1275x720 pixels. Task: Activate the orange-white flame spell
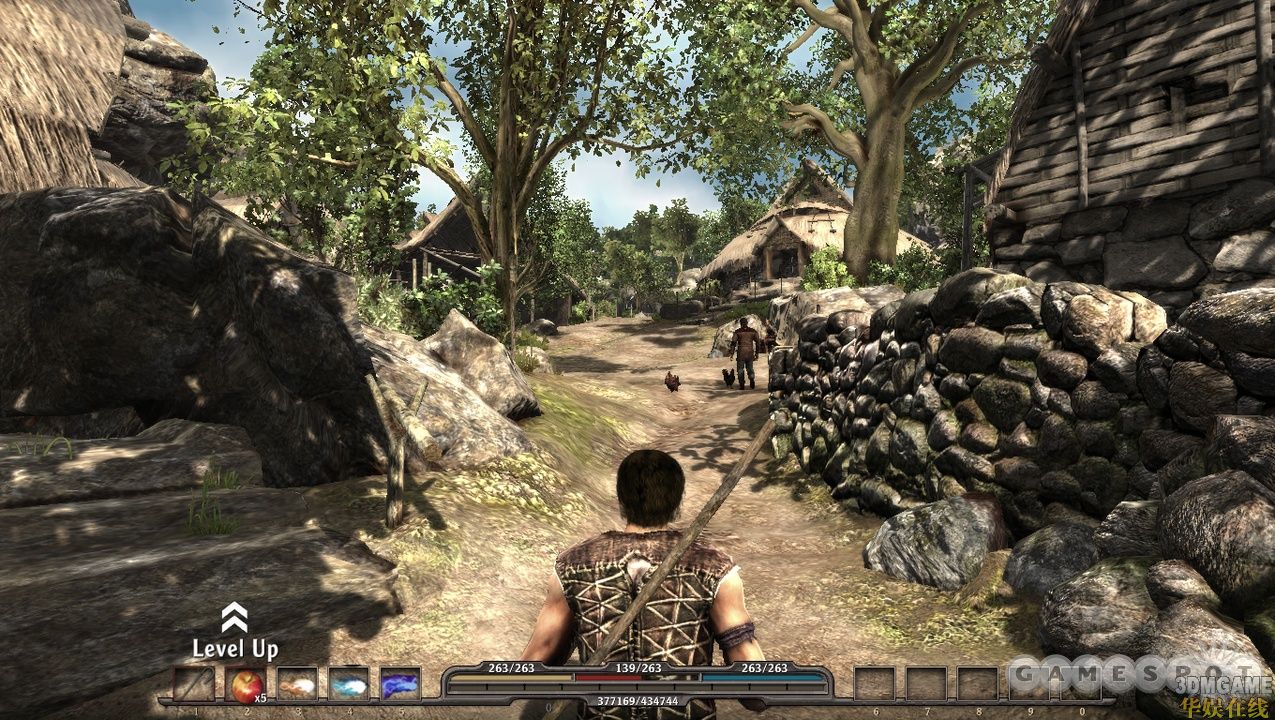click(x=297, y=684)
